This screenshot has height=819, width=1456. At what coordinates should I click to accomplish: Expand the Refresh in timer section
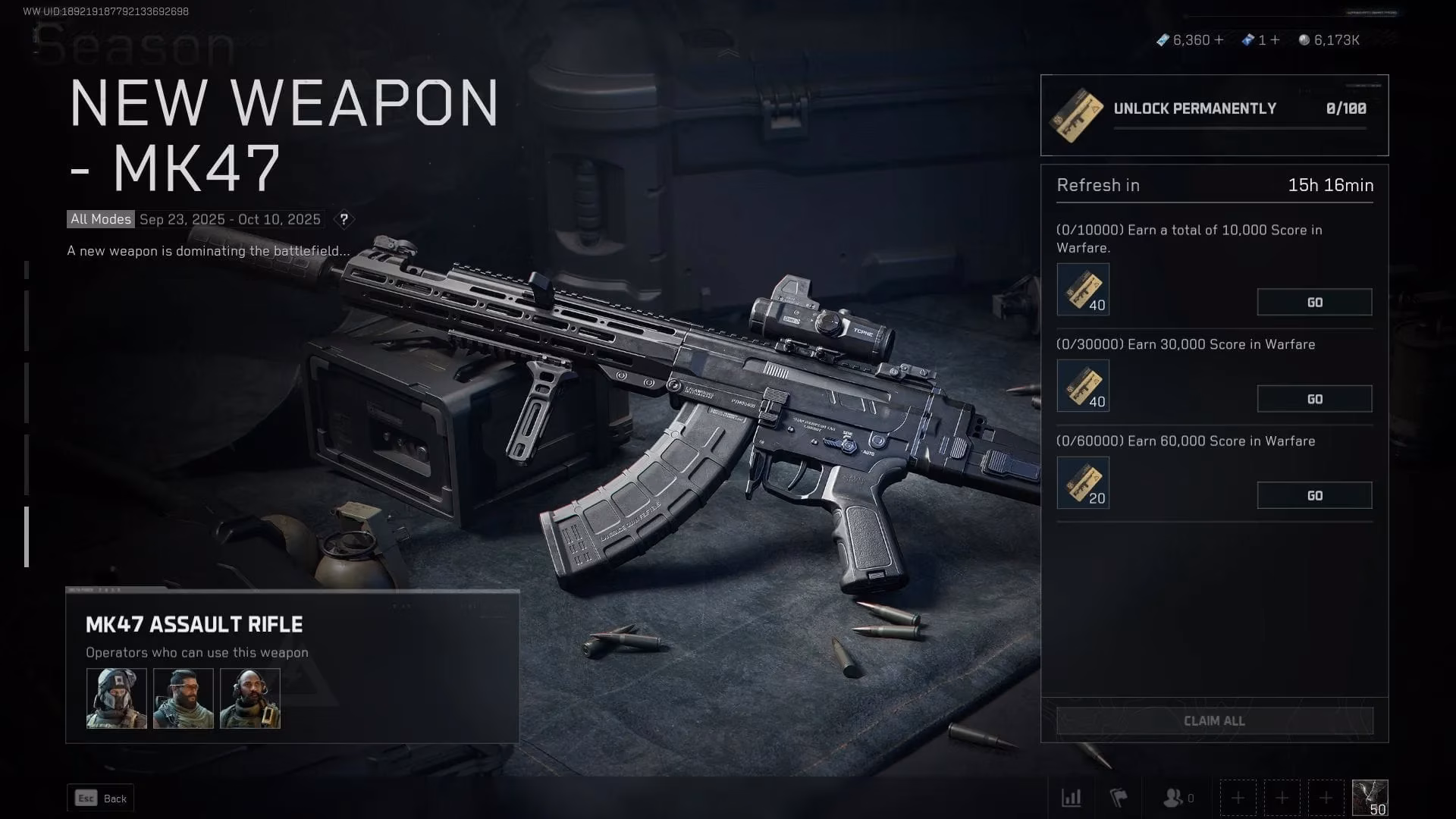tap(1213, 185)
